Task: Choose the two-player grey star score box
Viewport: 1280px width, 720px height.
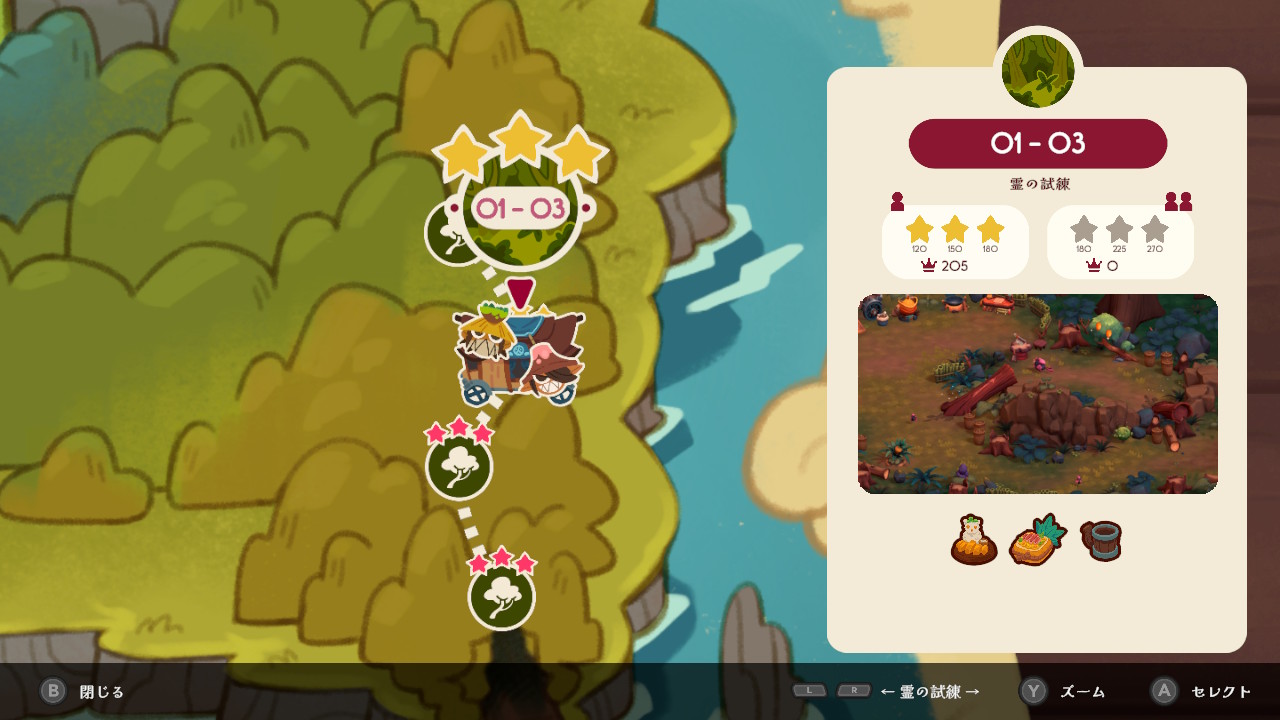Action: tap(1120, 242)
